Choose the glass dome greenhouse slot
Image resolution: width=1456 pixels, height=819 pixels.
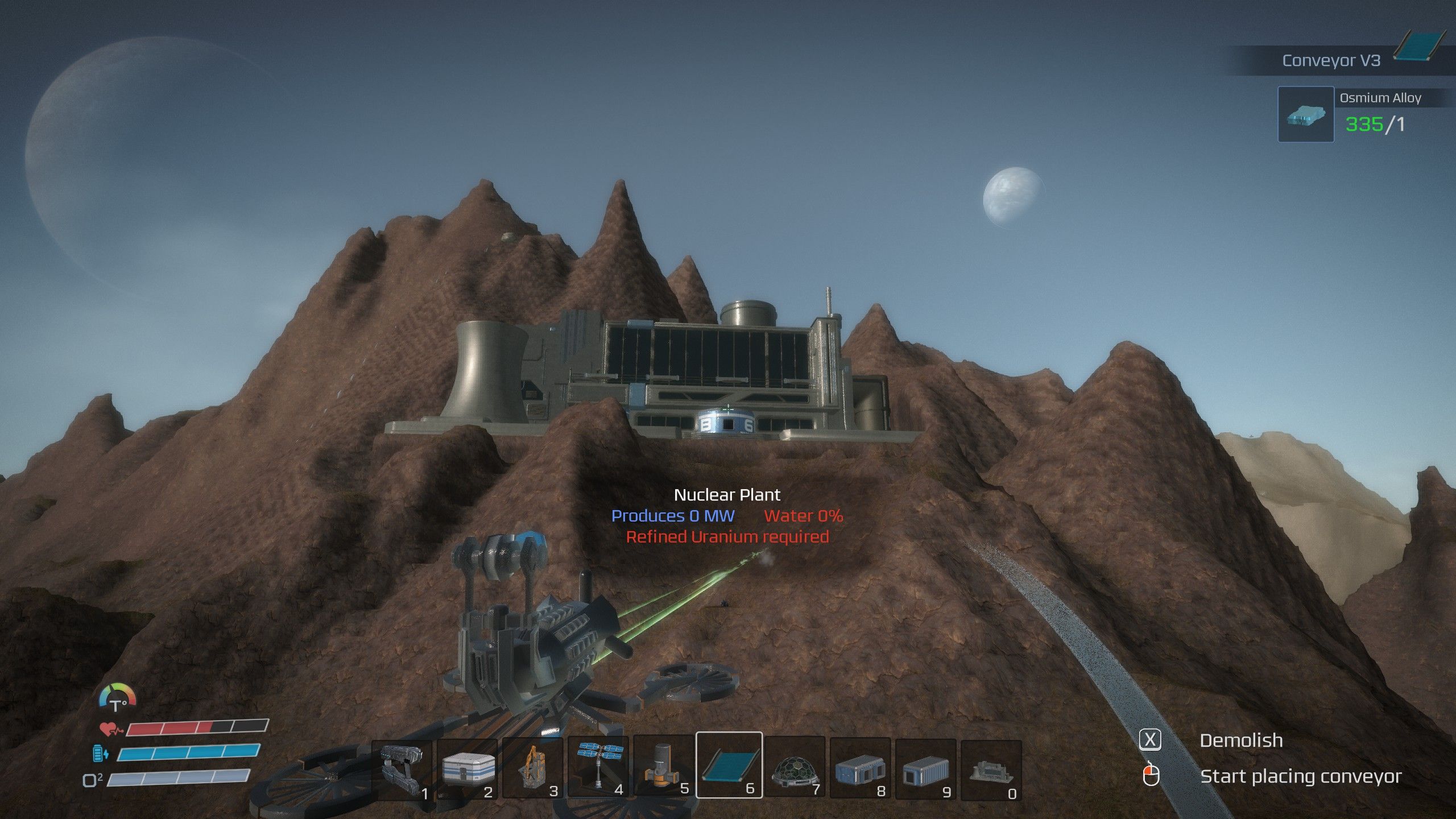pos(795,766)
